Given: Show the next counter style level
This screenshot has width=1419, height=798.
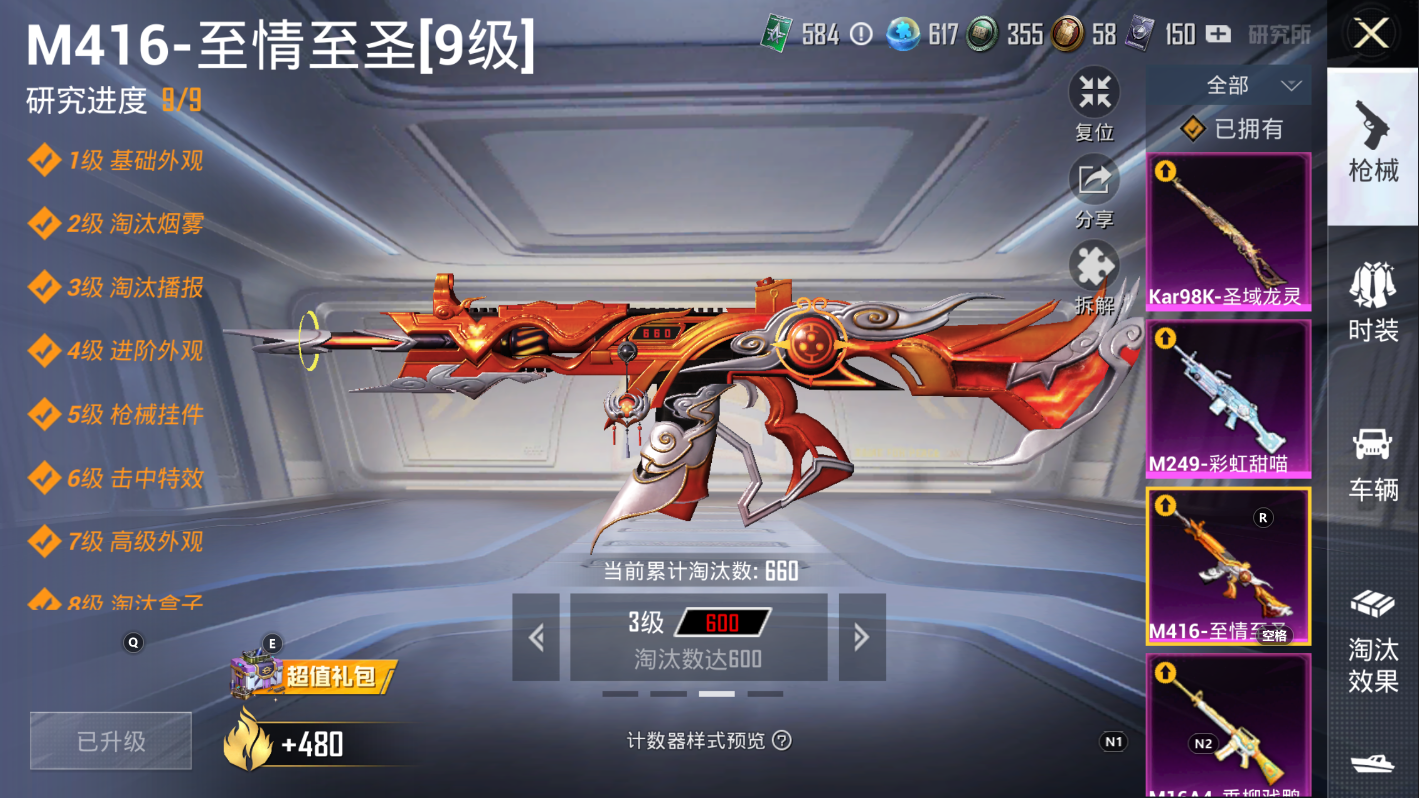Looking at the screenshot, I should [x=862, y=637].
